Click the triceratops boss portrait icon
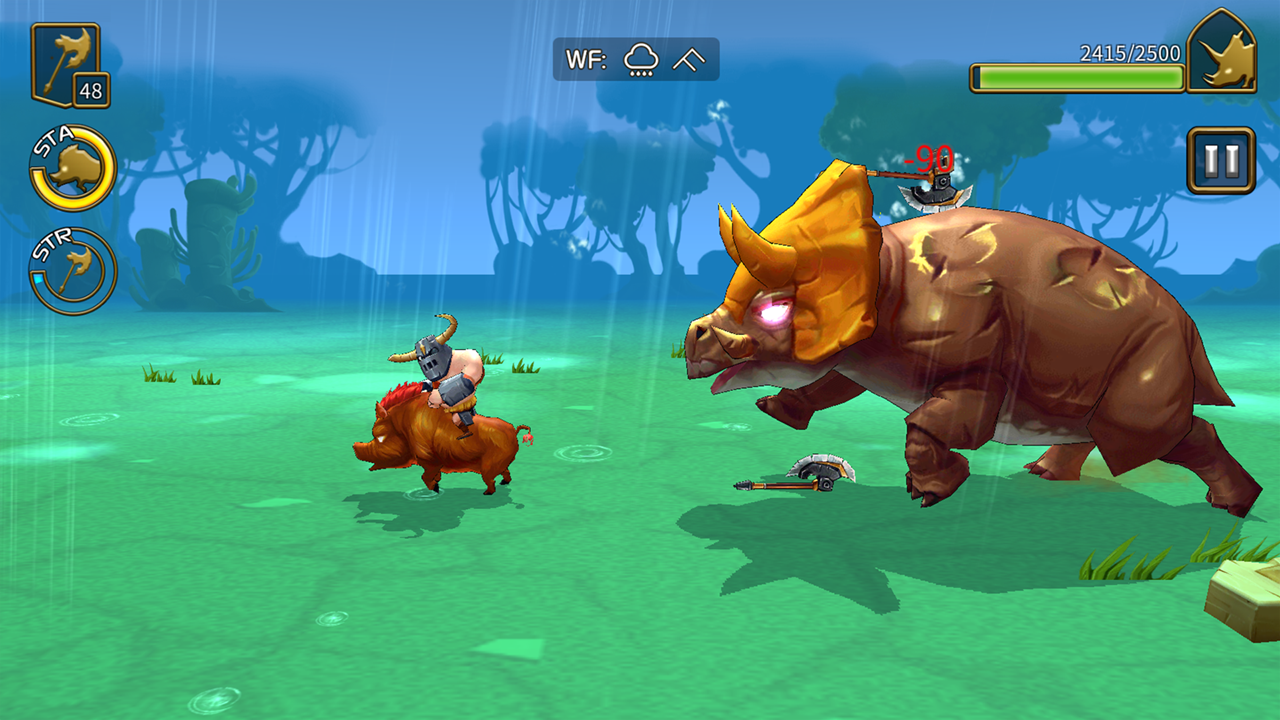1280x720 pixels. tap(1222, 54)
